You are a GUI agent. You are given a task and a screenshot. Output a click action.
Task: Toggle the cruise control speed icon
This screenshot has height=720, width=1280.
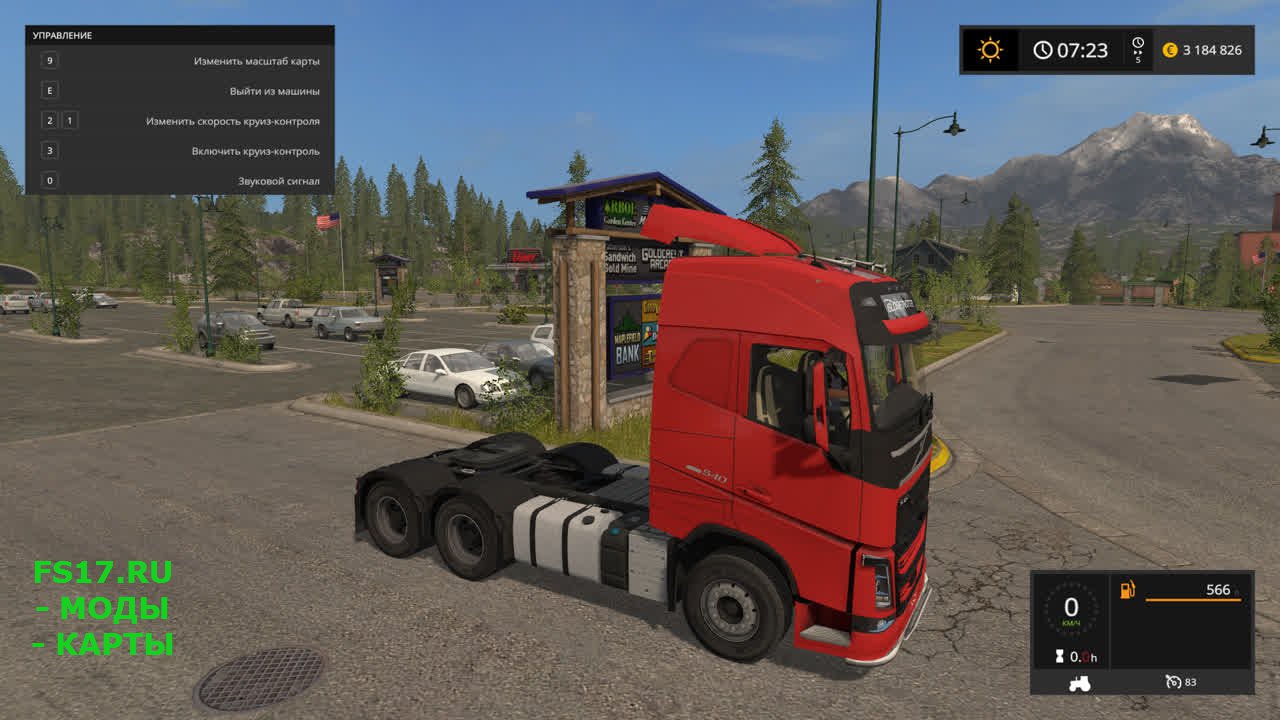[1174, 682]
